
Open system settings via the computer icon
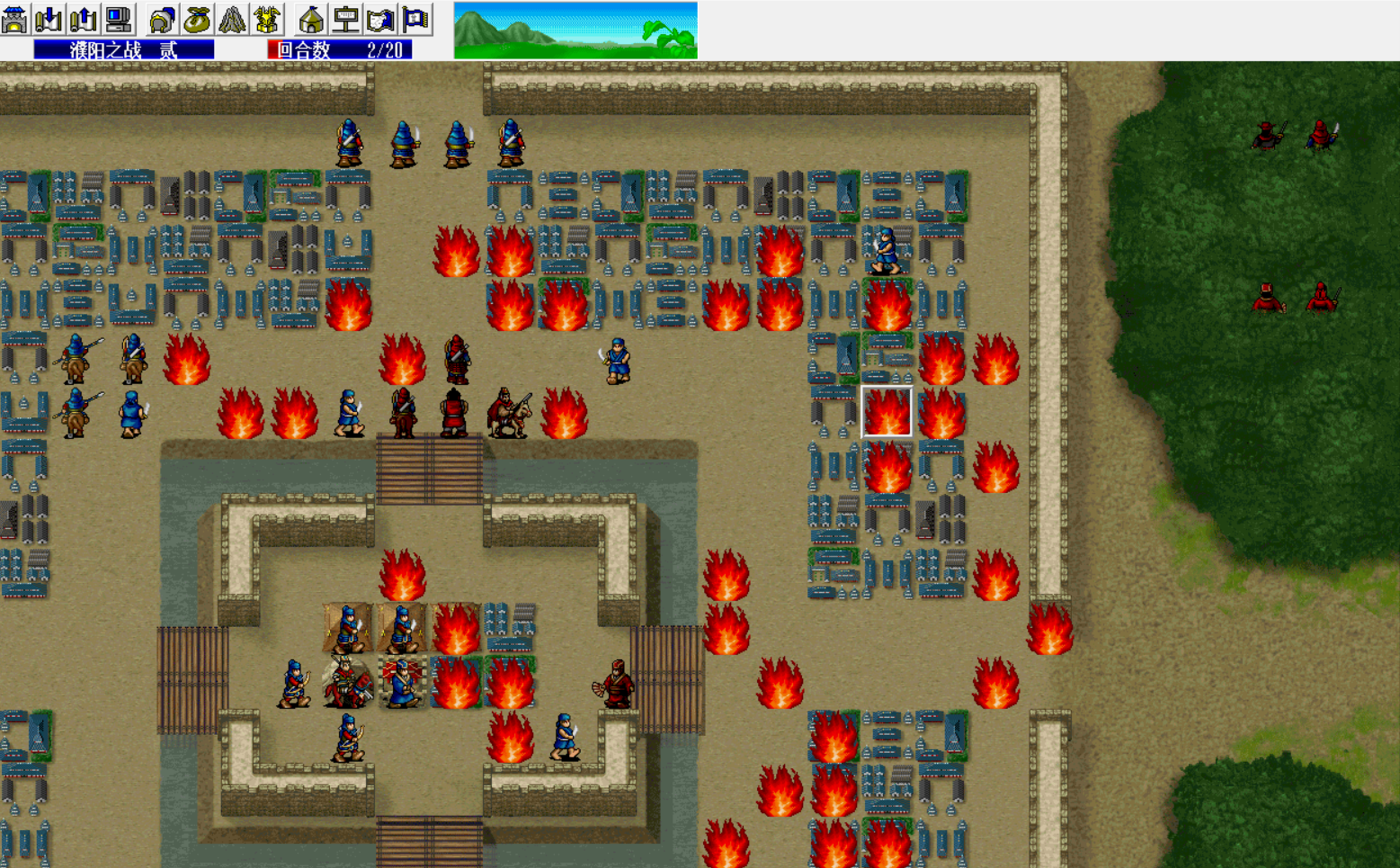(120, 18)
